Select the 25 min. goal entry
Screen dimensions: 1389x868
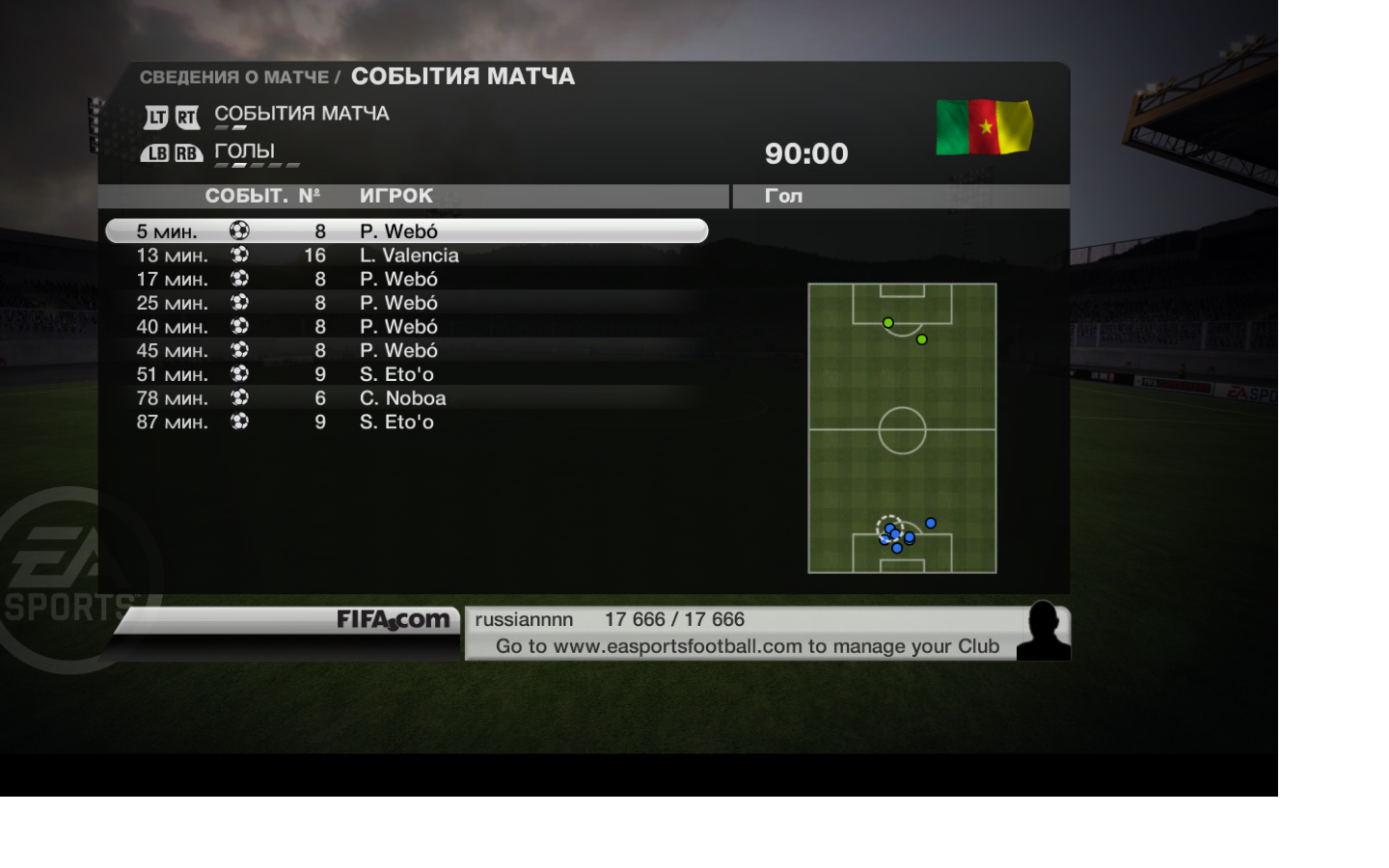pyautogui.click(x=406, y=303)
